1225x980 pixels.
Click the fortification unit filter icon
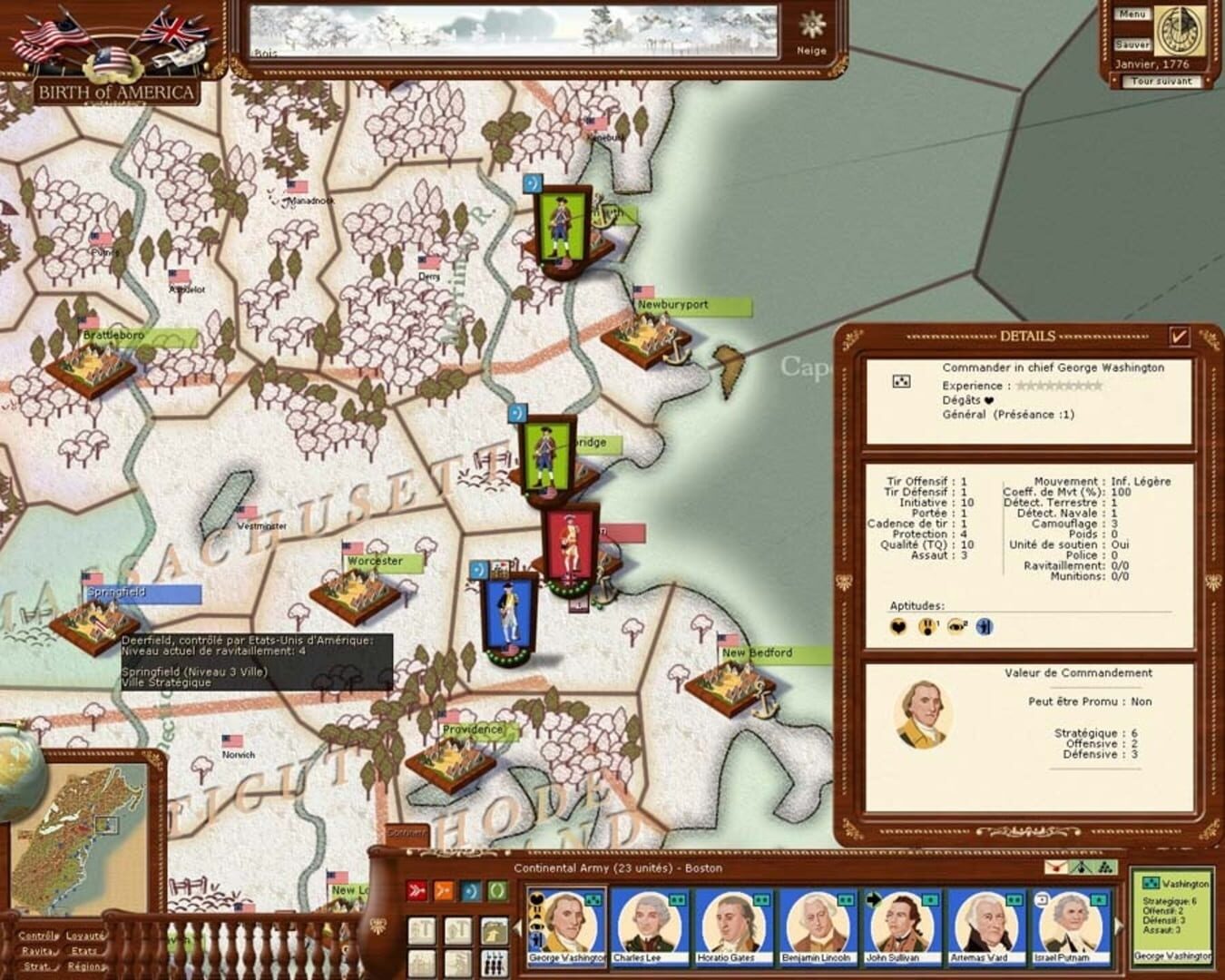point(495,931)
